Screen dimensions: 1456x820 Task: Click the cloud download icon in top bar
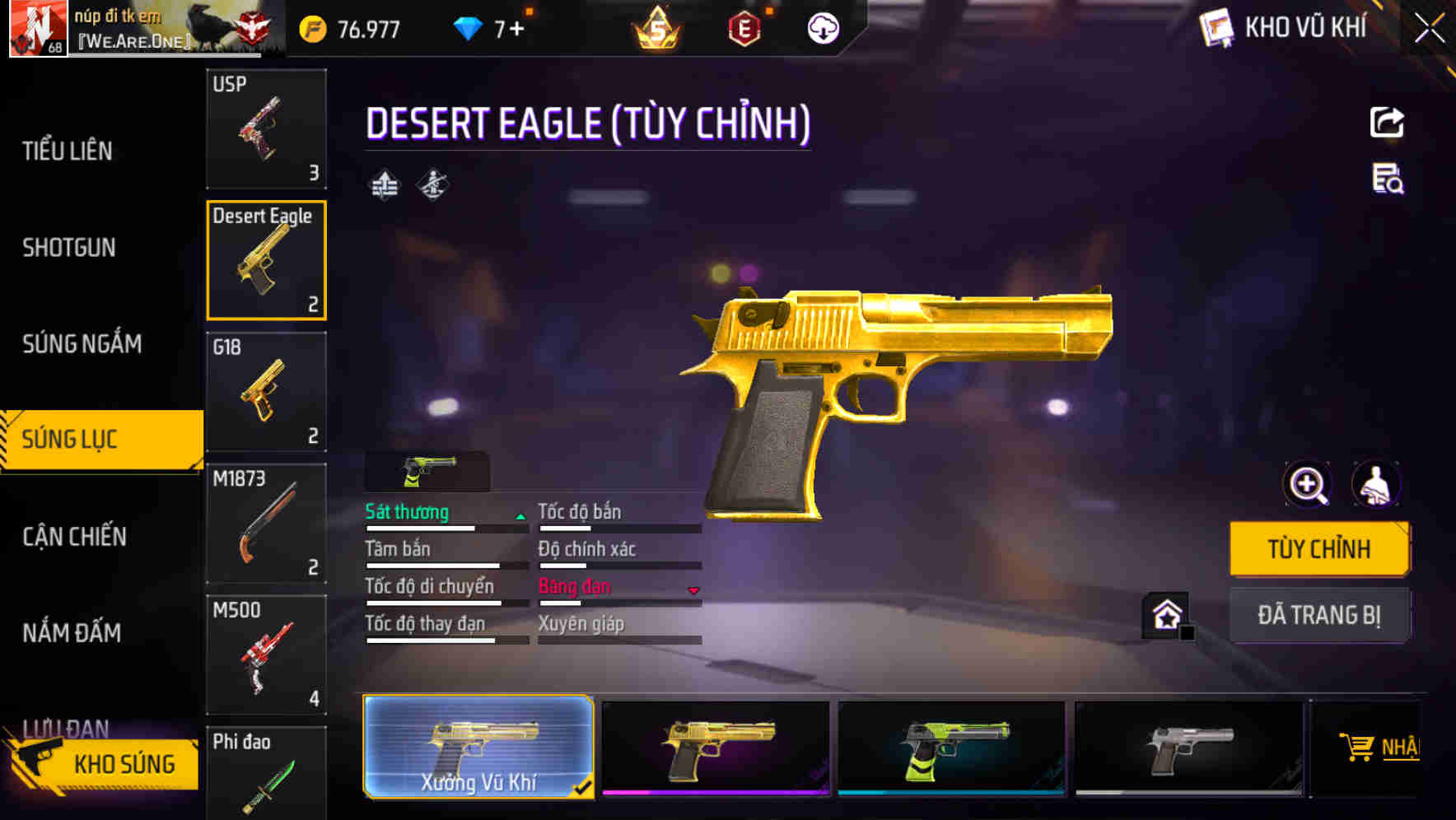(x=821, y=29)
